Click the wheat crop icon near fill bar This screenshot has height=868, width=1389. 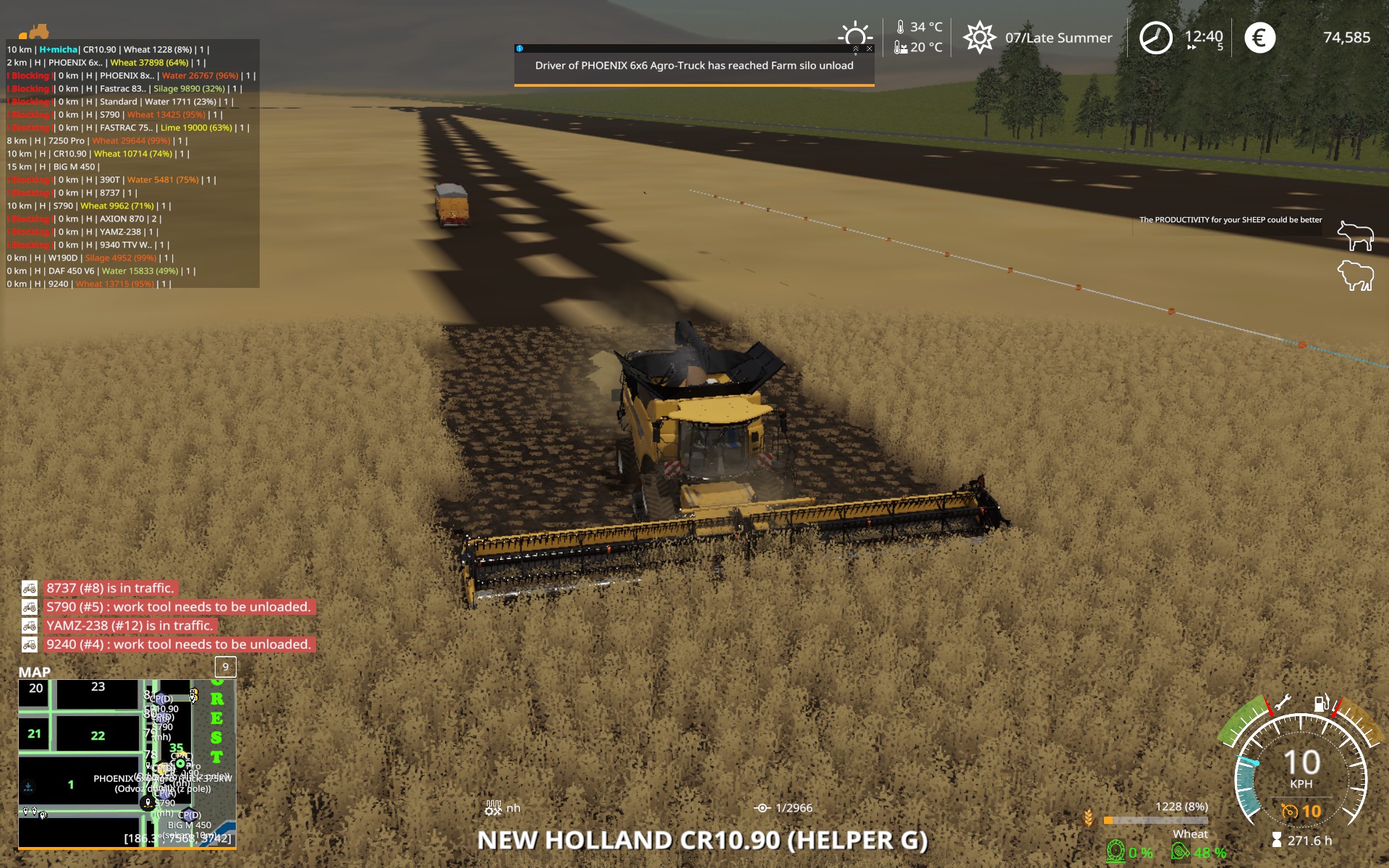1089,820
